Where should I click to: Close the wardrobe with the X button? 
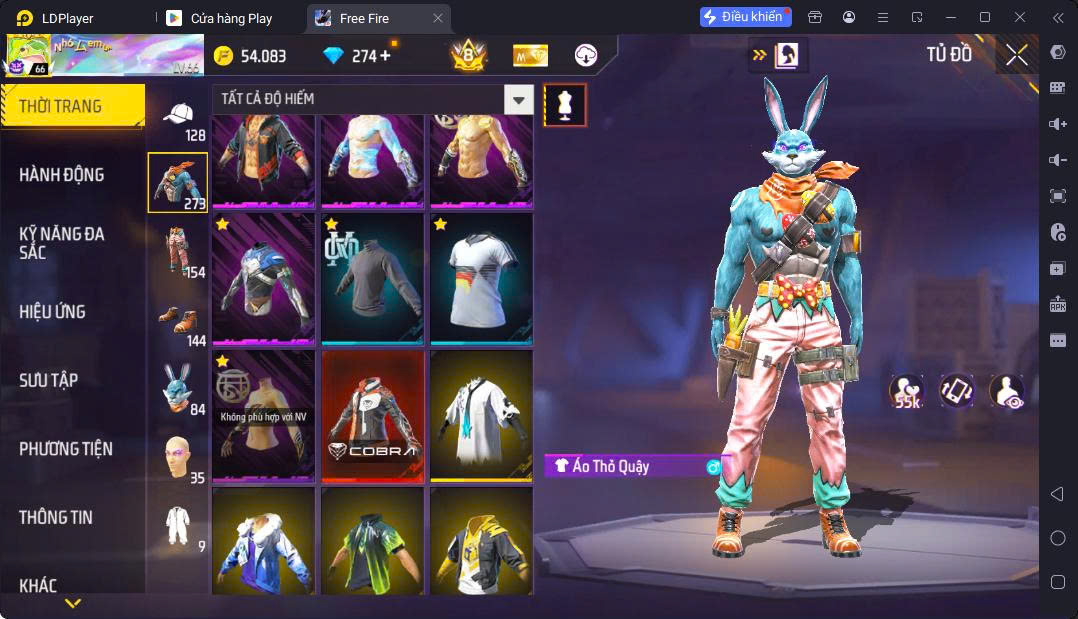1017,55
